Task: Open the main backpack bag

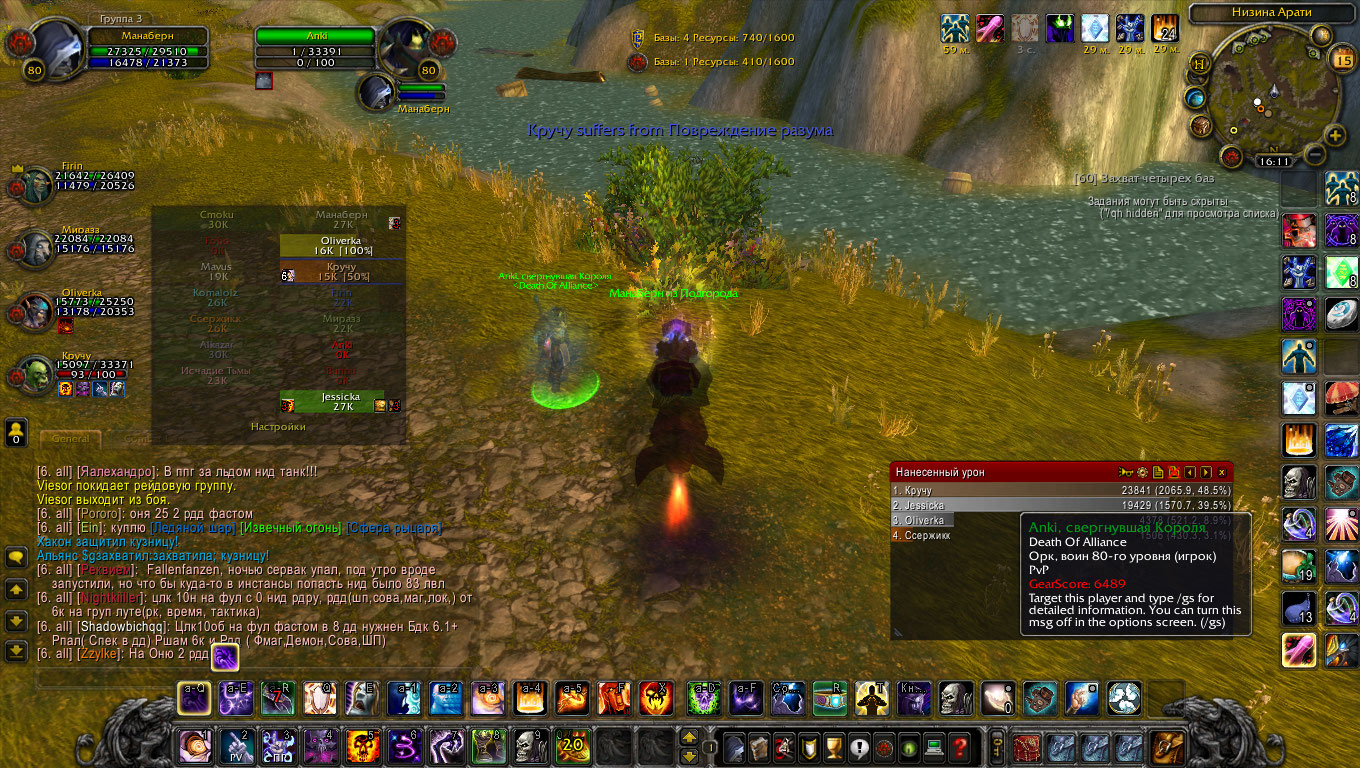Action: tap(1167, 746)
